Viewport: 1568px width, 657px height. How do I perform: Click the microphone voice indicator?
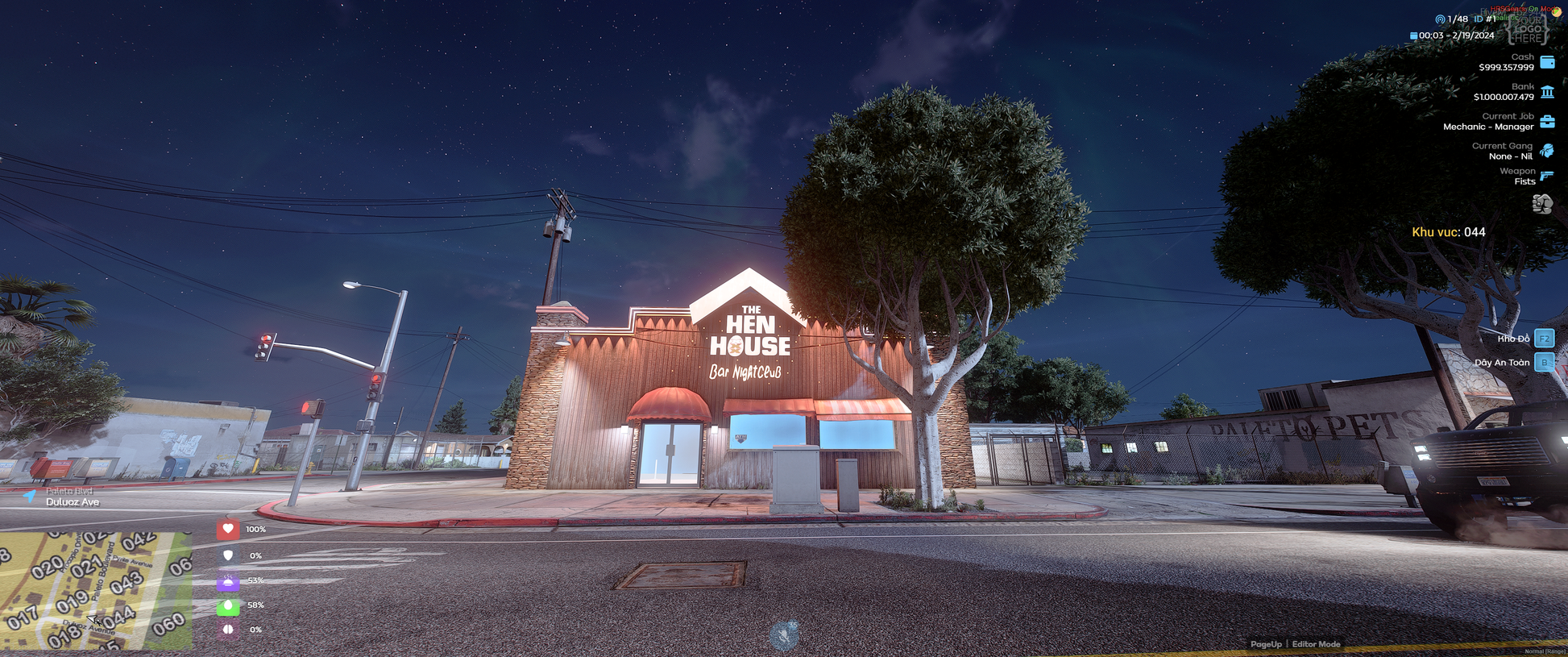click(784, 636)
